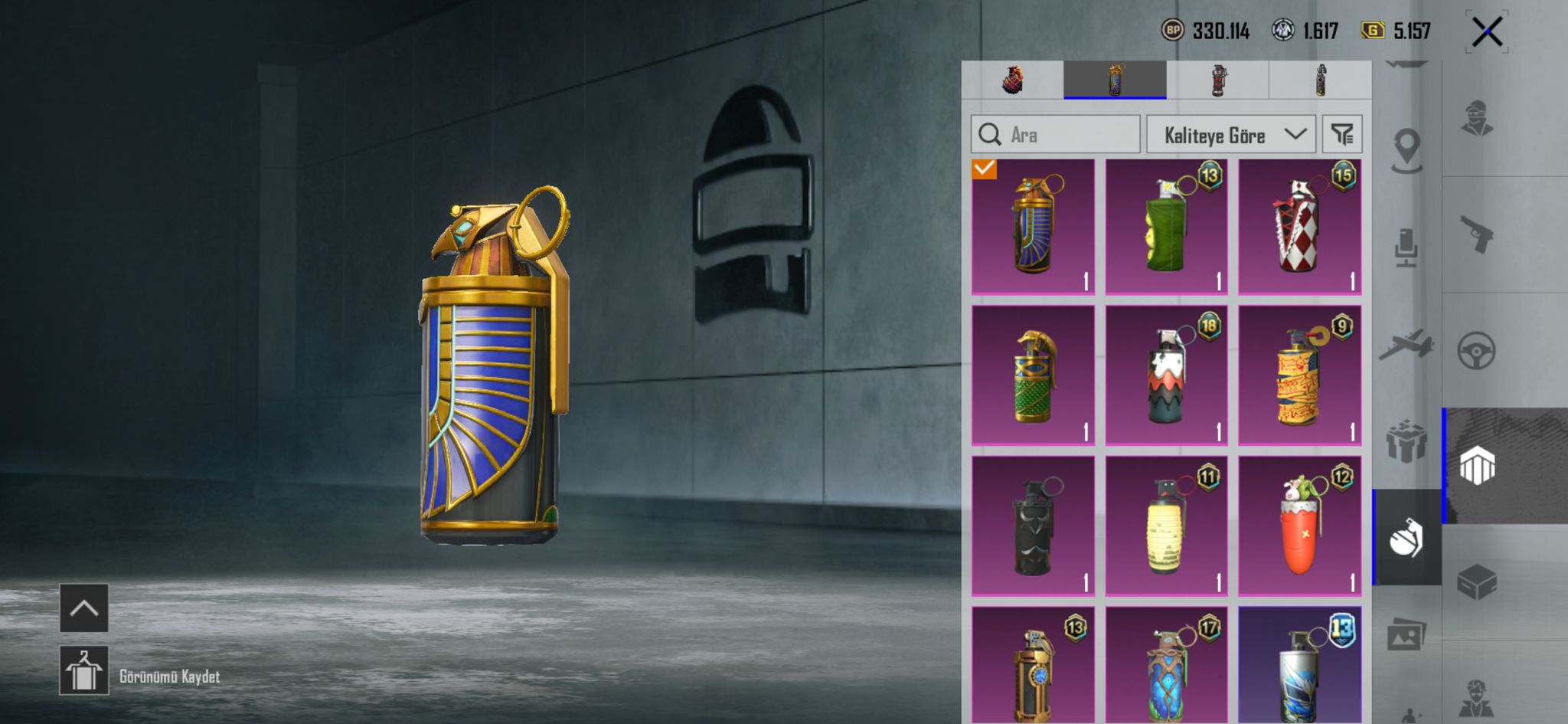Viewport: 1568px width, 724px height.
Task: Switch to the first red grenade tab
Action: (x=1012, y=80)
